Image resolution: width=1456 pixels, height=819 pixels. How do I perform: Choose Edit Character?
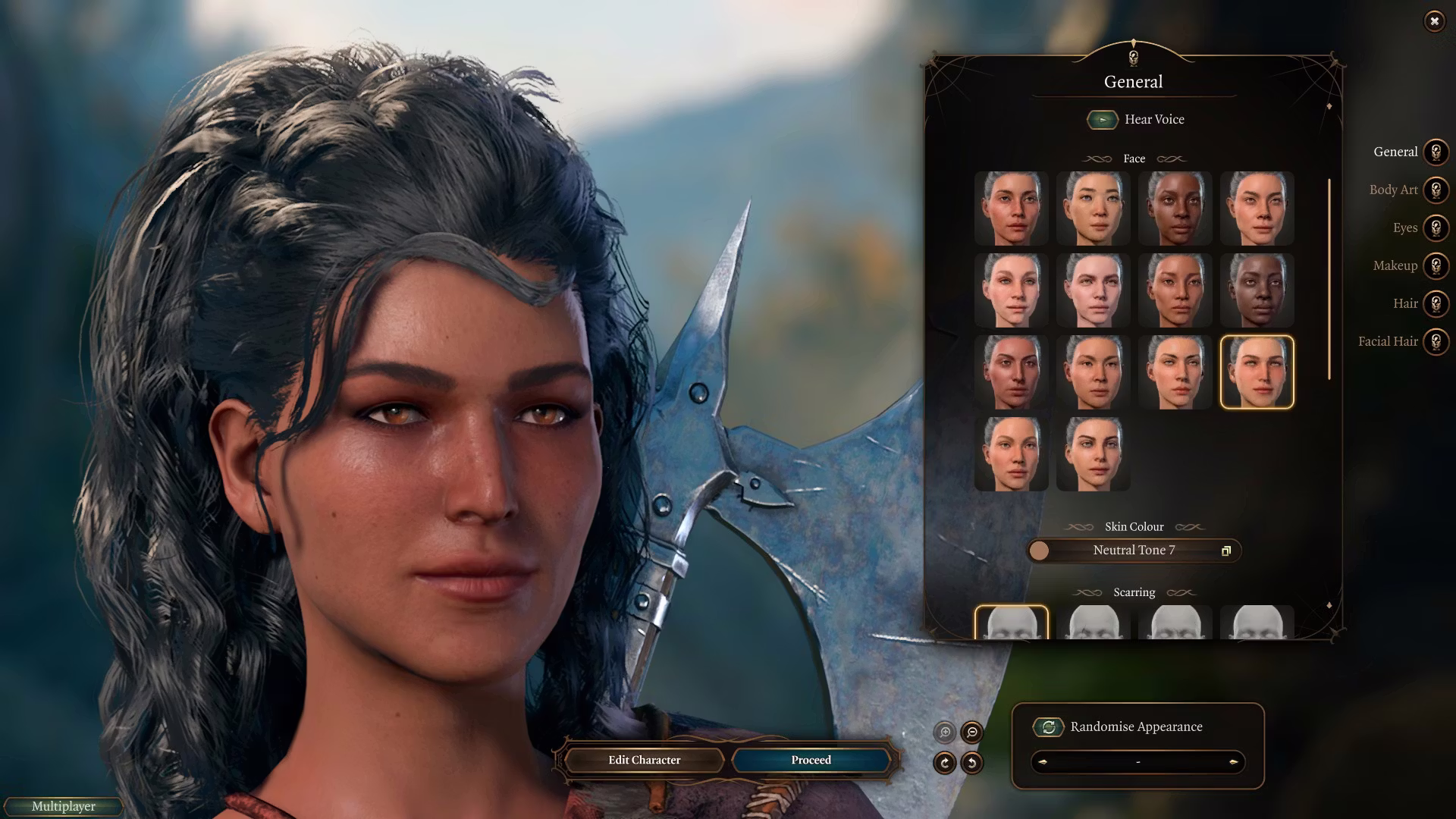644,760
